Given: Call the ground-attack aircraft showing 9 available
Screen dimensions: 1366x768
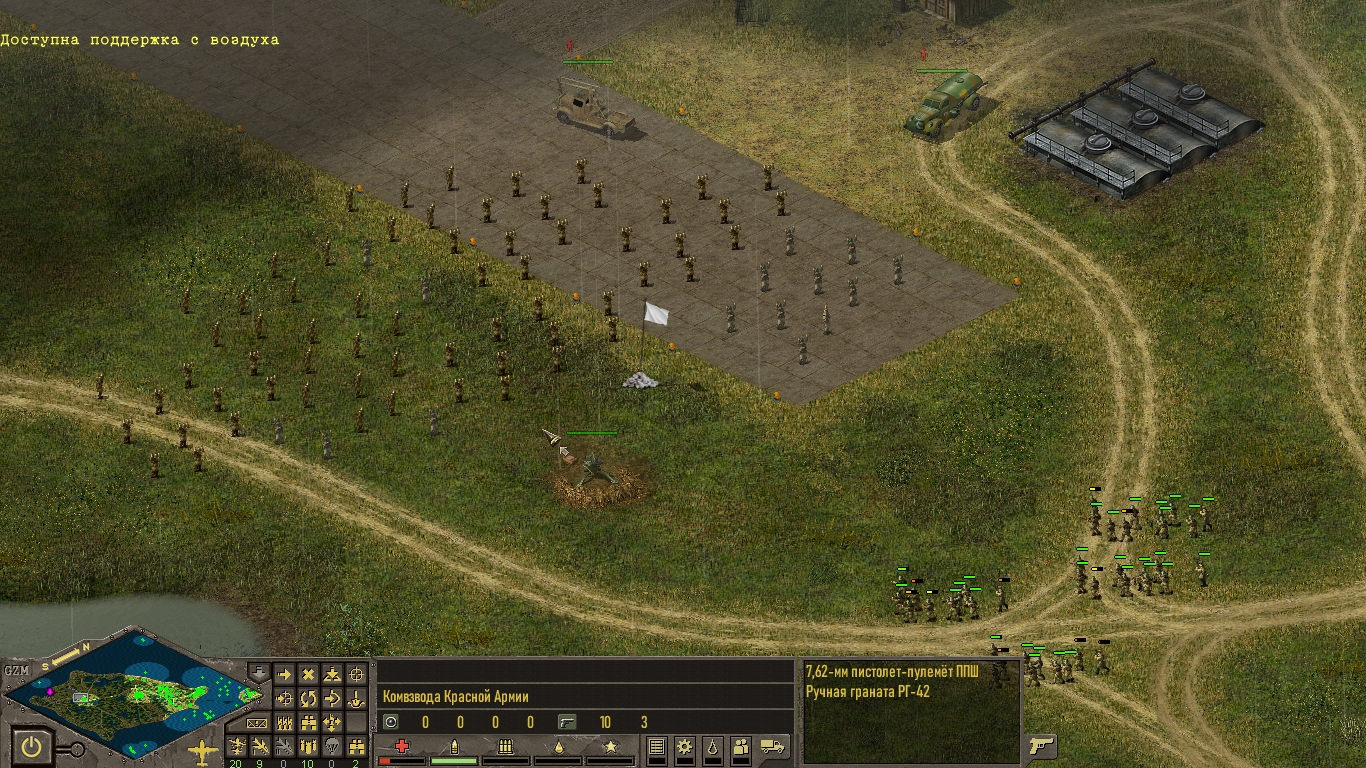Looking at the screenshot, I should (x=261, y=746).
